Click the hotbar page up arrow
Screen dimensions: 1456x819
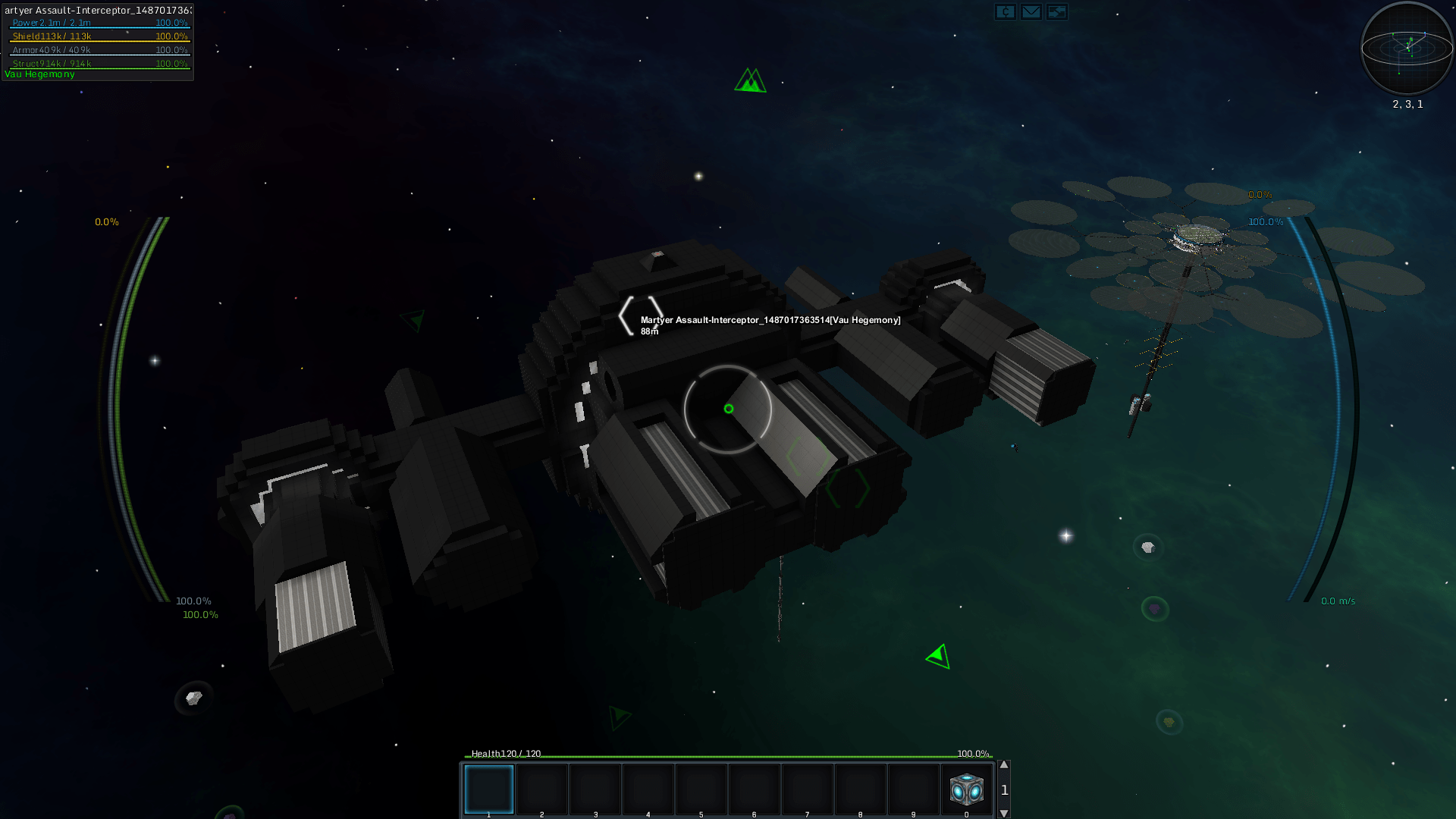click(x=1004, y=765)
